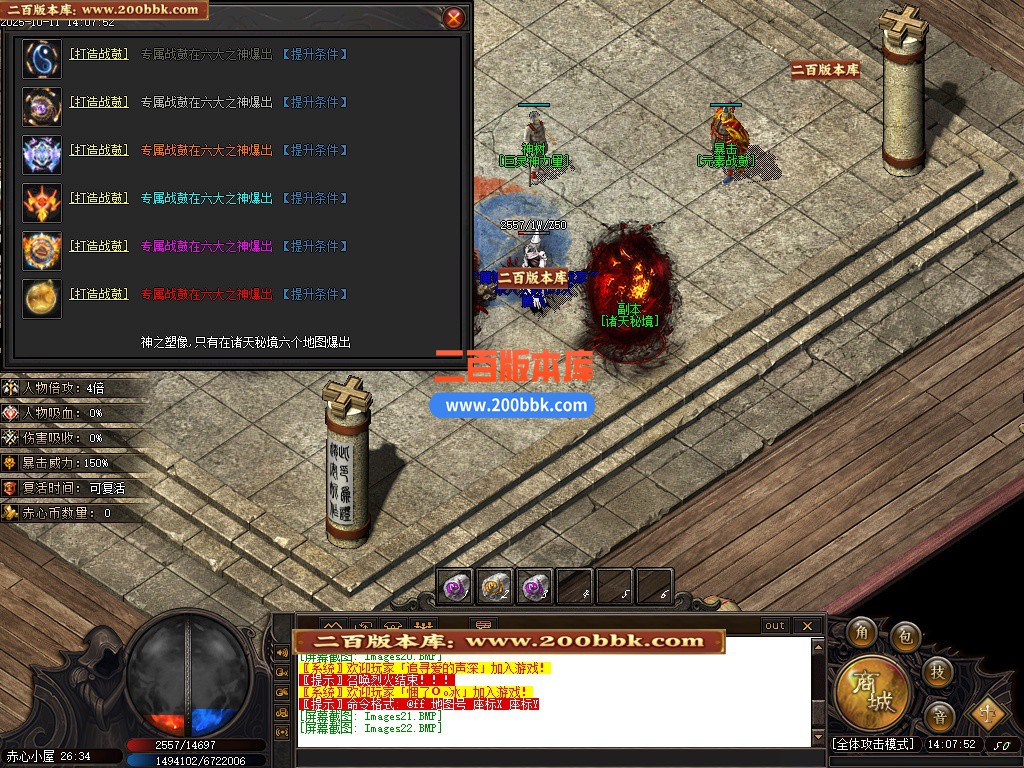1024x768 pixels.
Task: Open the skills panel with 技 button
Action: point(937,671)
